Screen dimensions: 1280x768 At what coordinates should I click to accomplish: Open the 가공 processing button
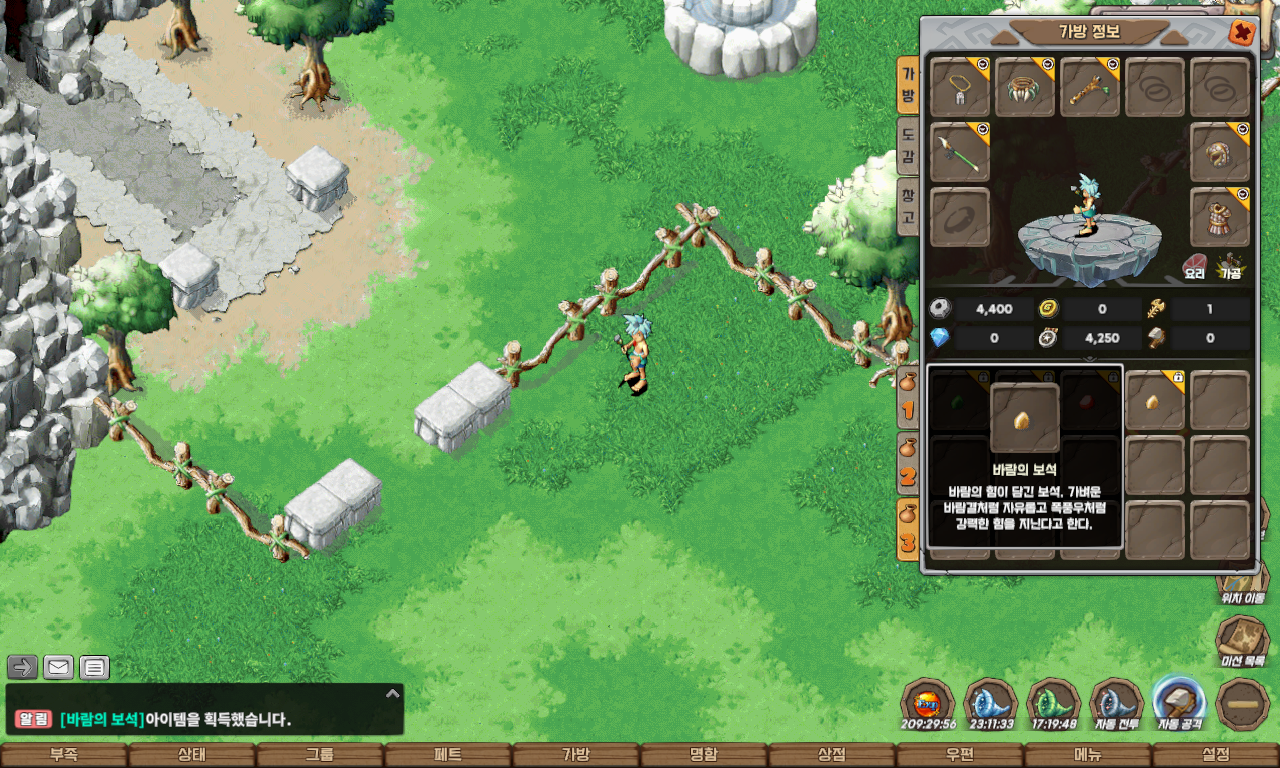pyautogui.click(x=1229, y=267)
